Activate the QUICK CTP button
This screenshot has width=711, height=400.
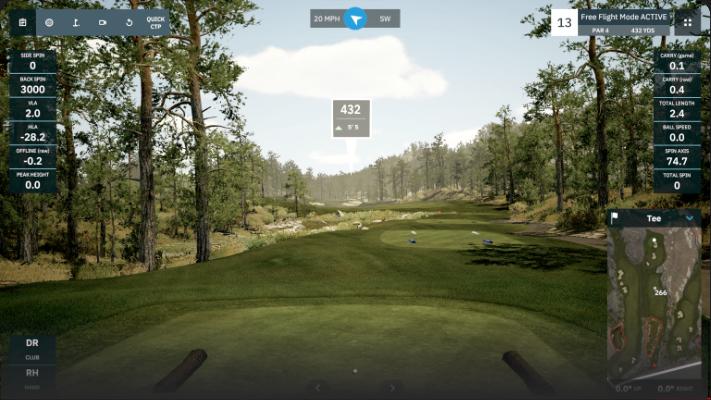(x=155, y=22)
